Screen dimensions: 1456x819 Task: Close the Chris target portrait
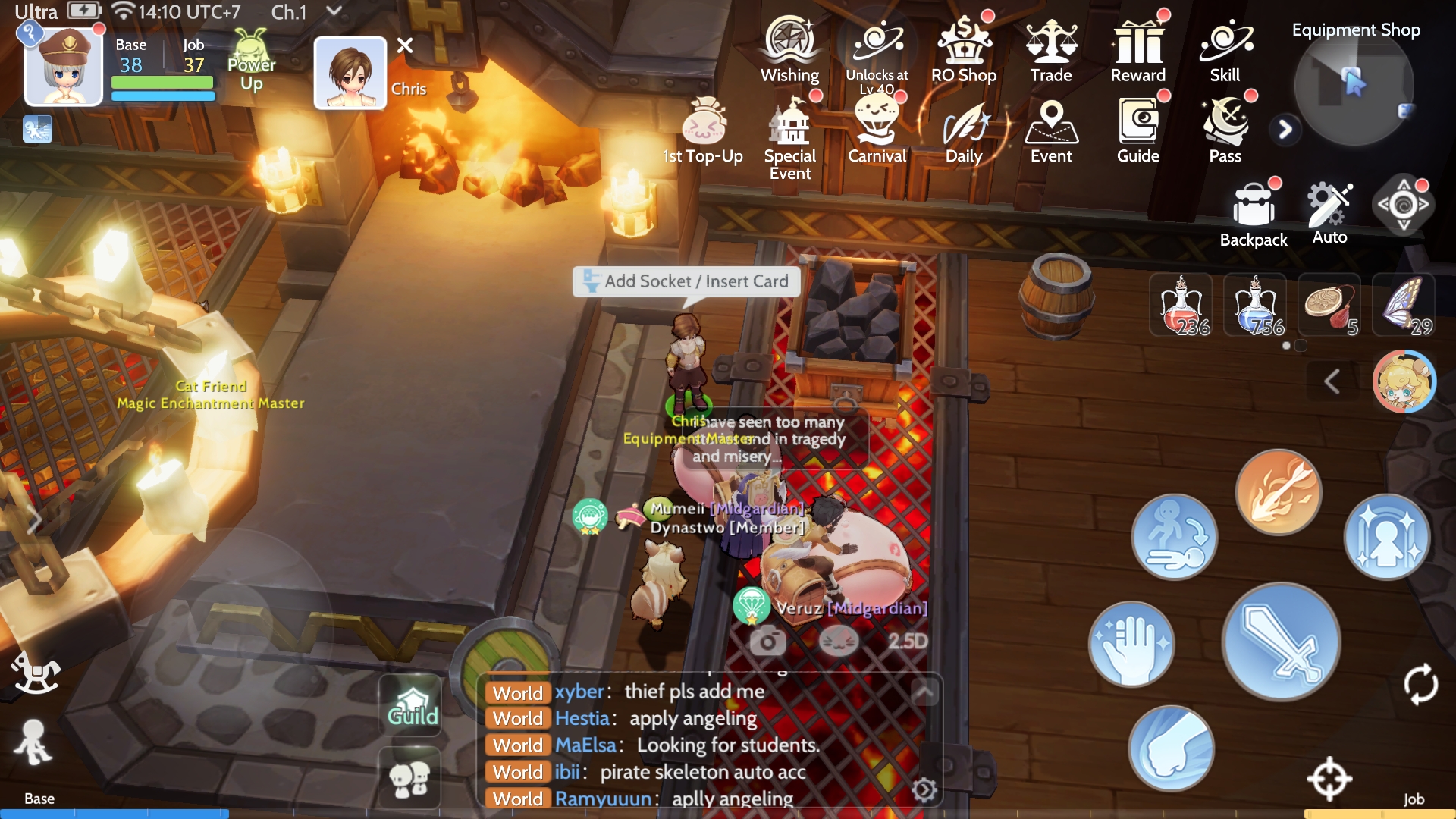405,45
